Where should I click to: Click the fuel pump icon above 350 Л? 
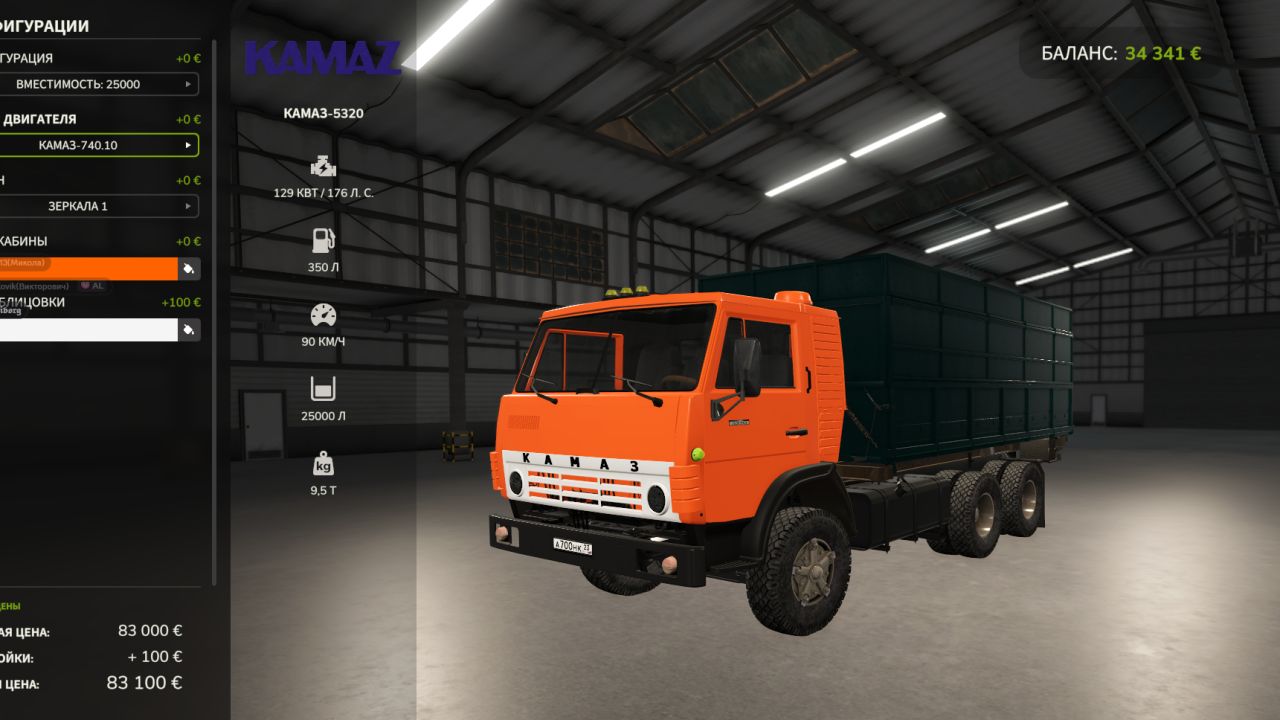(x=322, y=240)
